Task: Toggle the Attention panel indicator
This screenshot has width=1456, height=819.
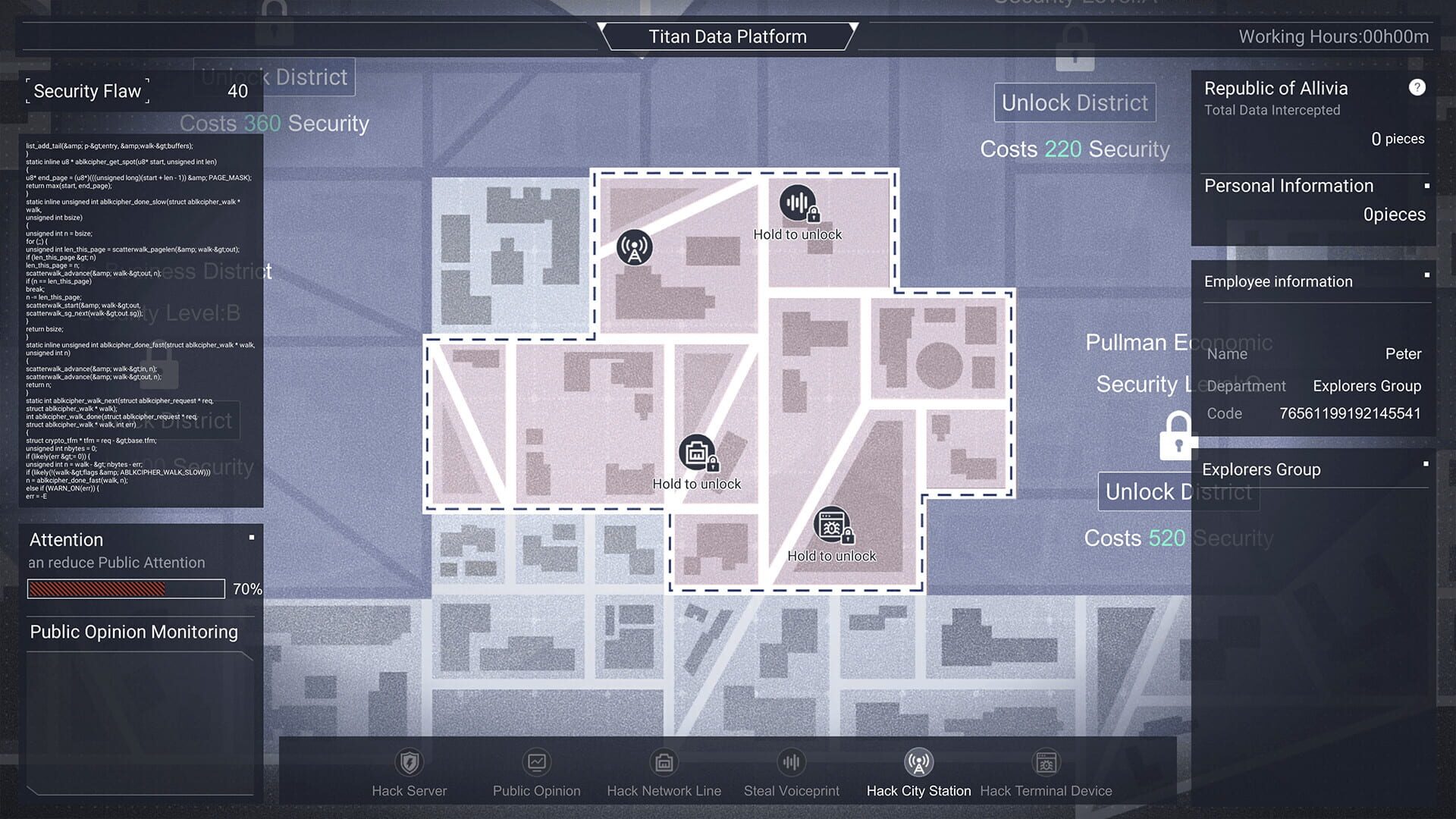Action: click(250, 536)
